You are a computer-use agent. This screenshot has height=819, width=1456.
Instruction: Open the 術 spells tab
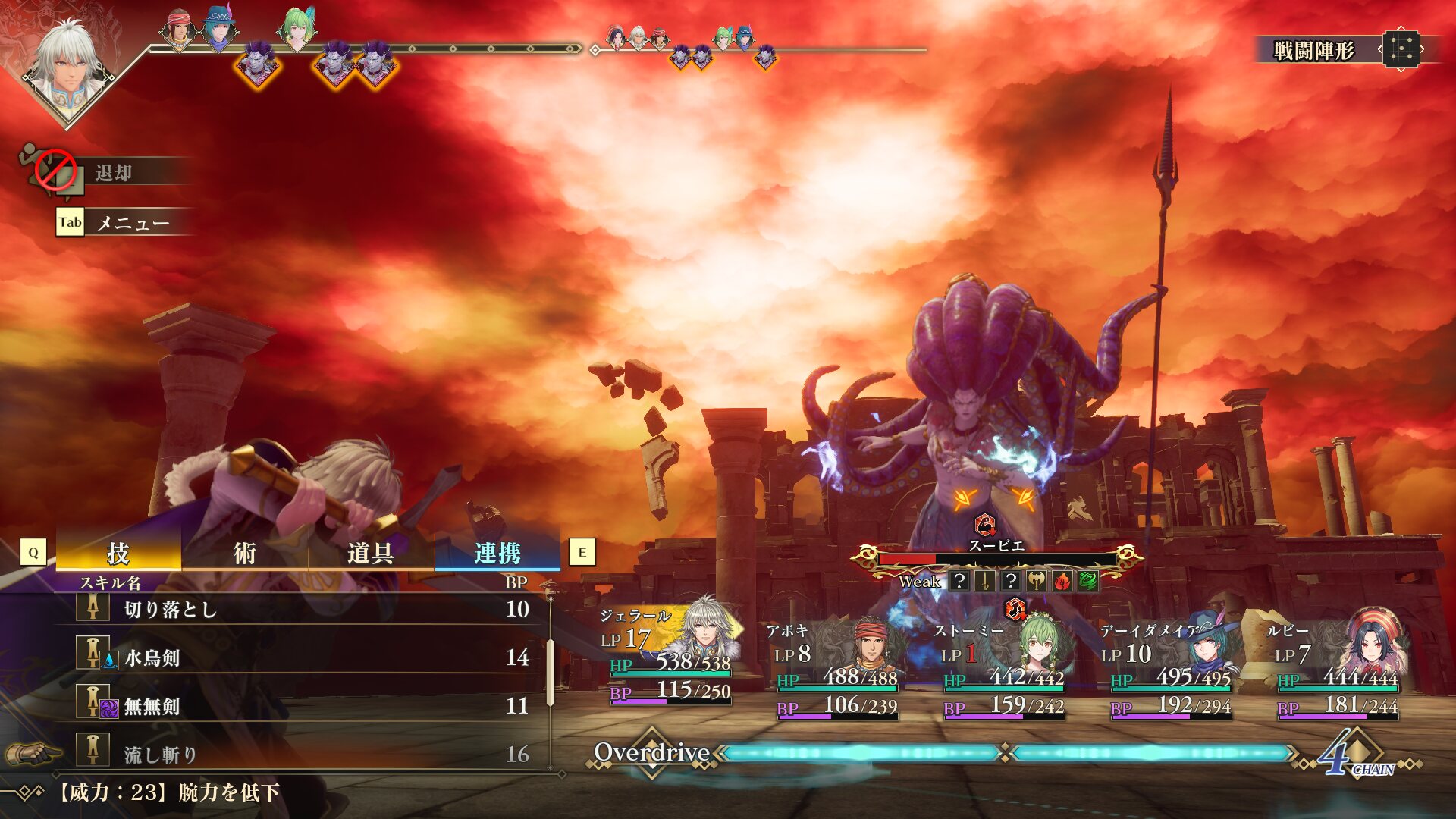click(x=244, y=553)
